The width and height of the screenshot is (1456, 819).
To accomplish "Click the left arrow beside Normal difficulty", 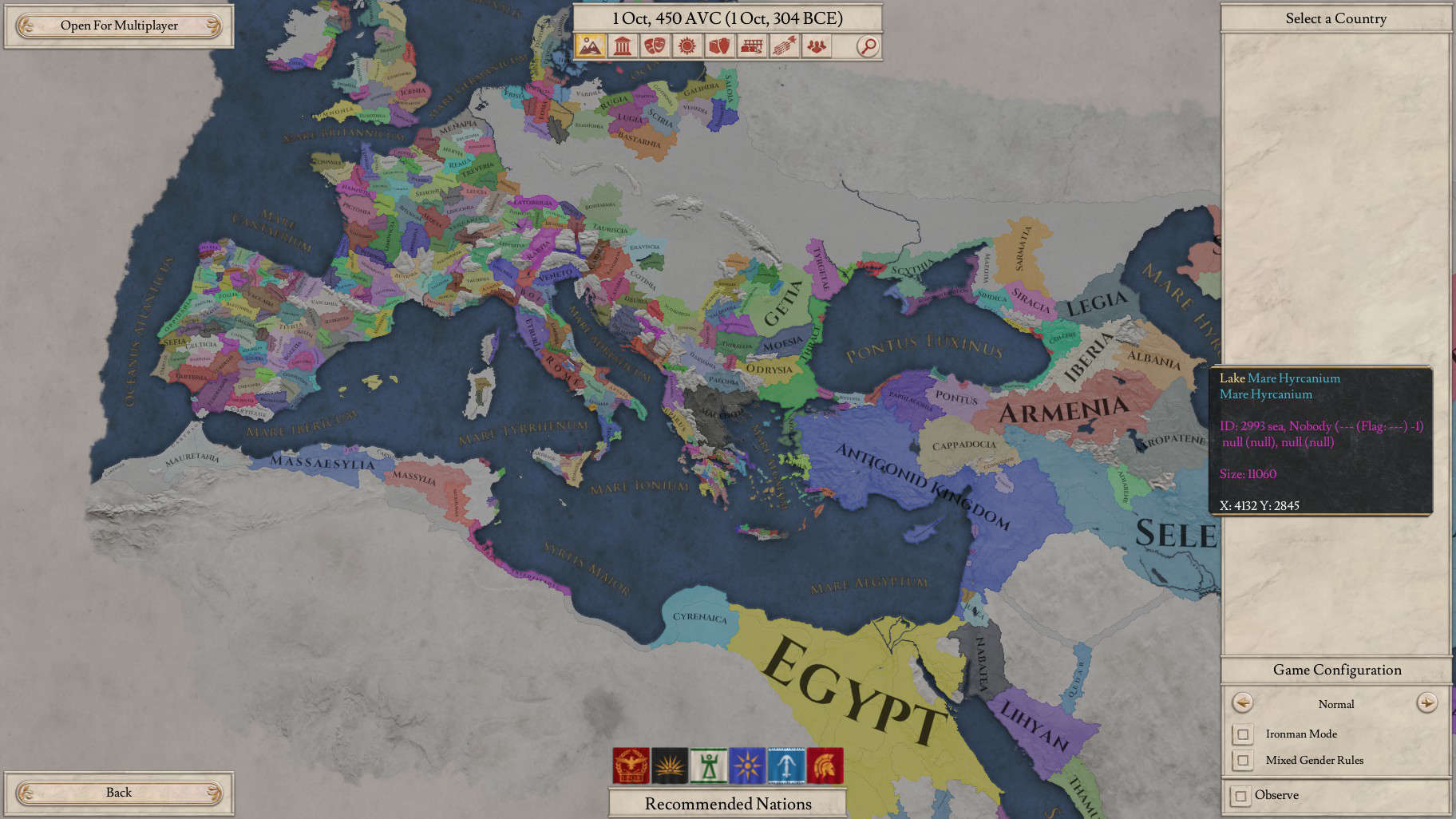I will pos(1242,704).
